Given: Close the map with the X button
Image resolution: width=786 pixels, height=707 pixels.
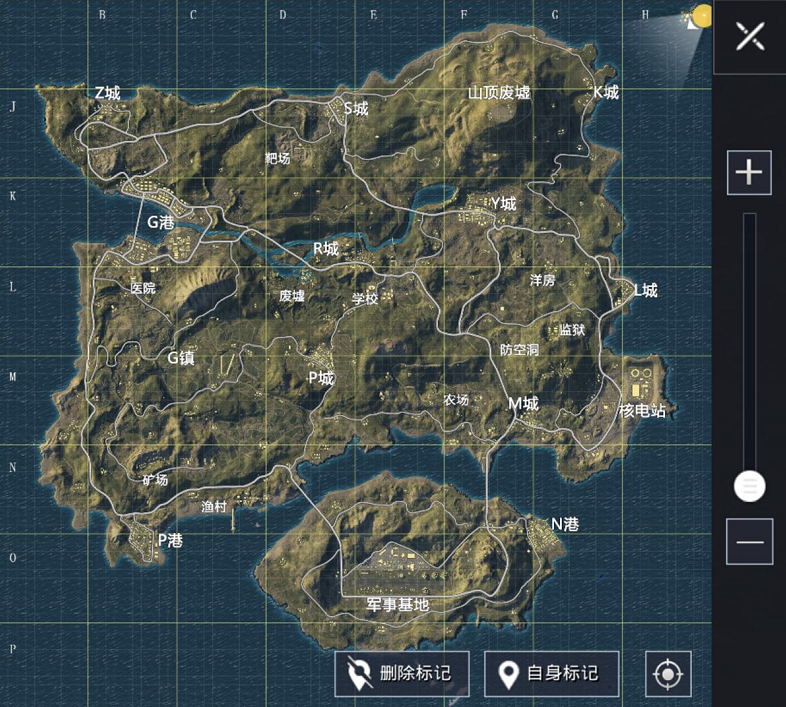Looking at the screenshot, I should coord(749,37).
